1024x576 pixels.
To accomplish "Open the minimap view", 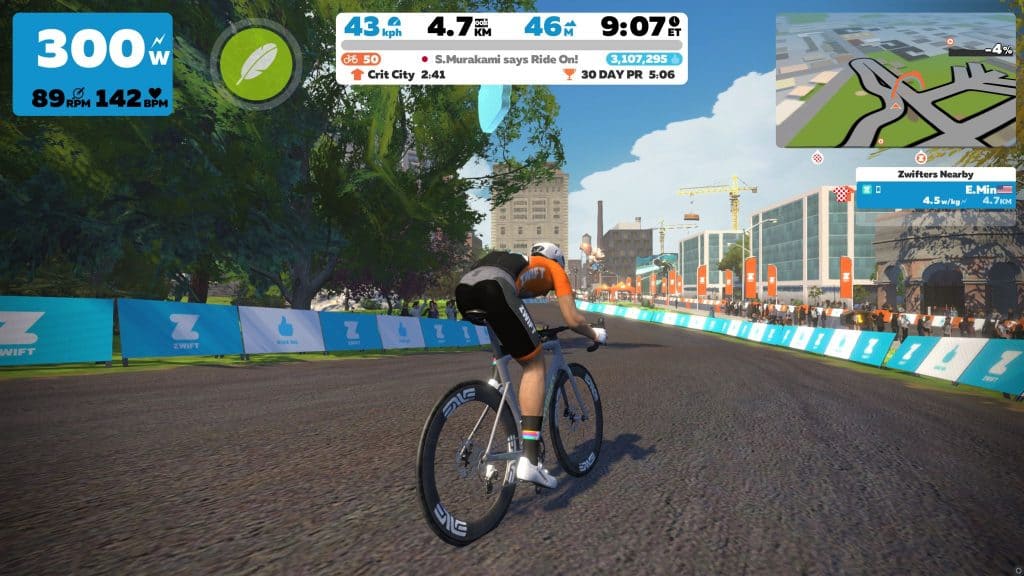I will coord(895,81).
